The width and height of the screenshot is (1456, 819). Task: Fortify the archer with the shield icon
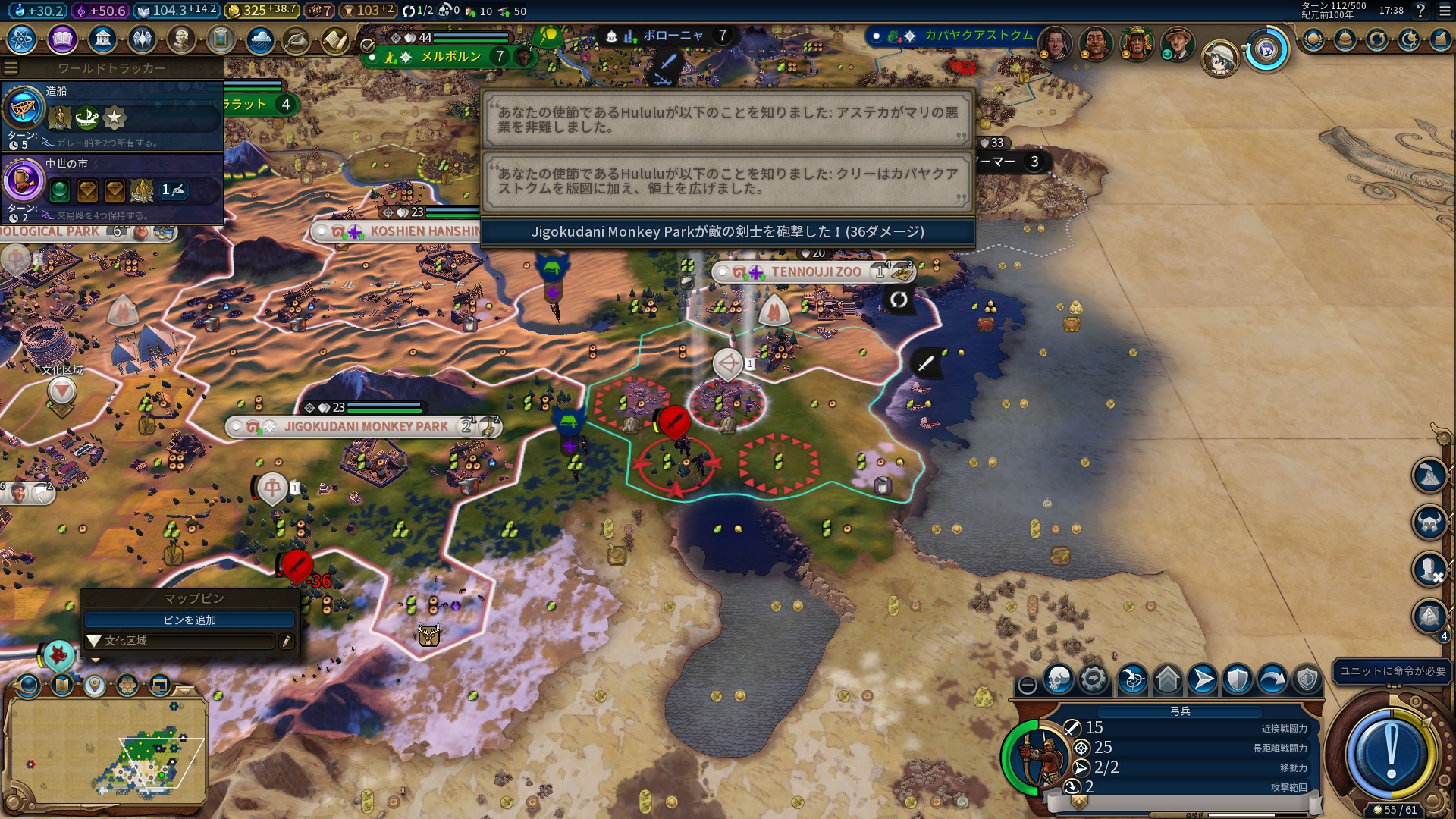(x=1238, y=679)
